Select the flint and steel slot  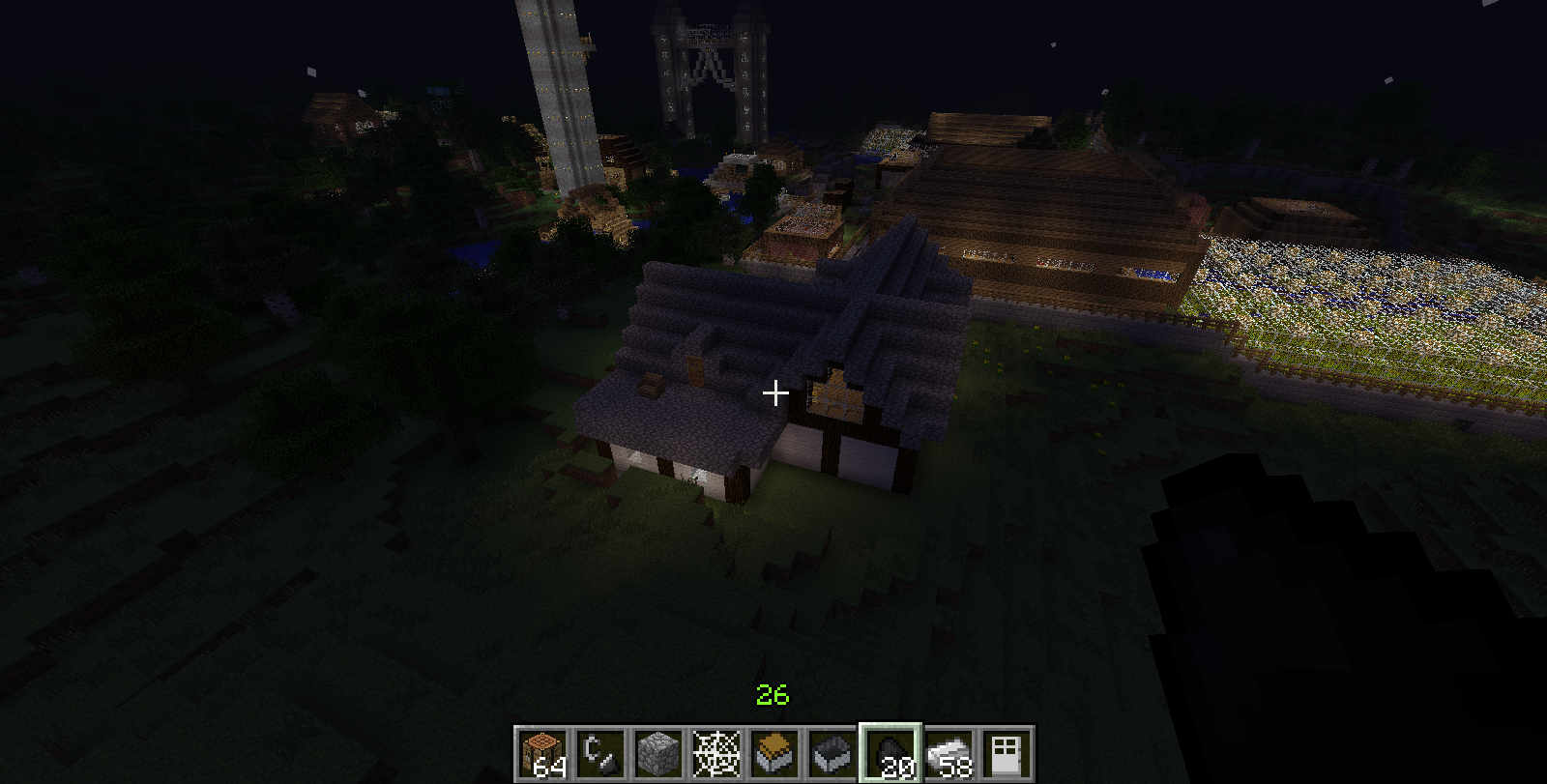click(x=600, y=753)
